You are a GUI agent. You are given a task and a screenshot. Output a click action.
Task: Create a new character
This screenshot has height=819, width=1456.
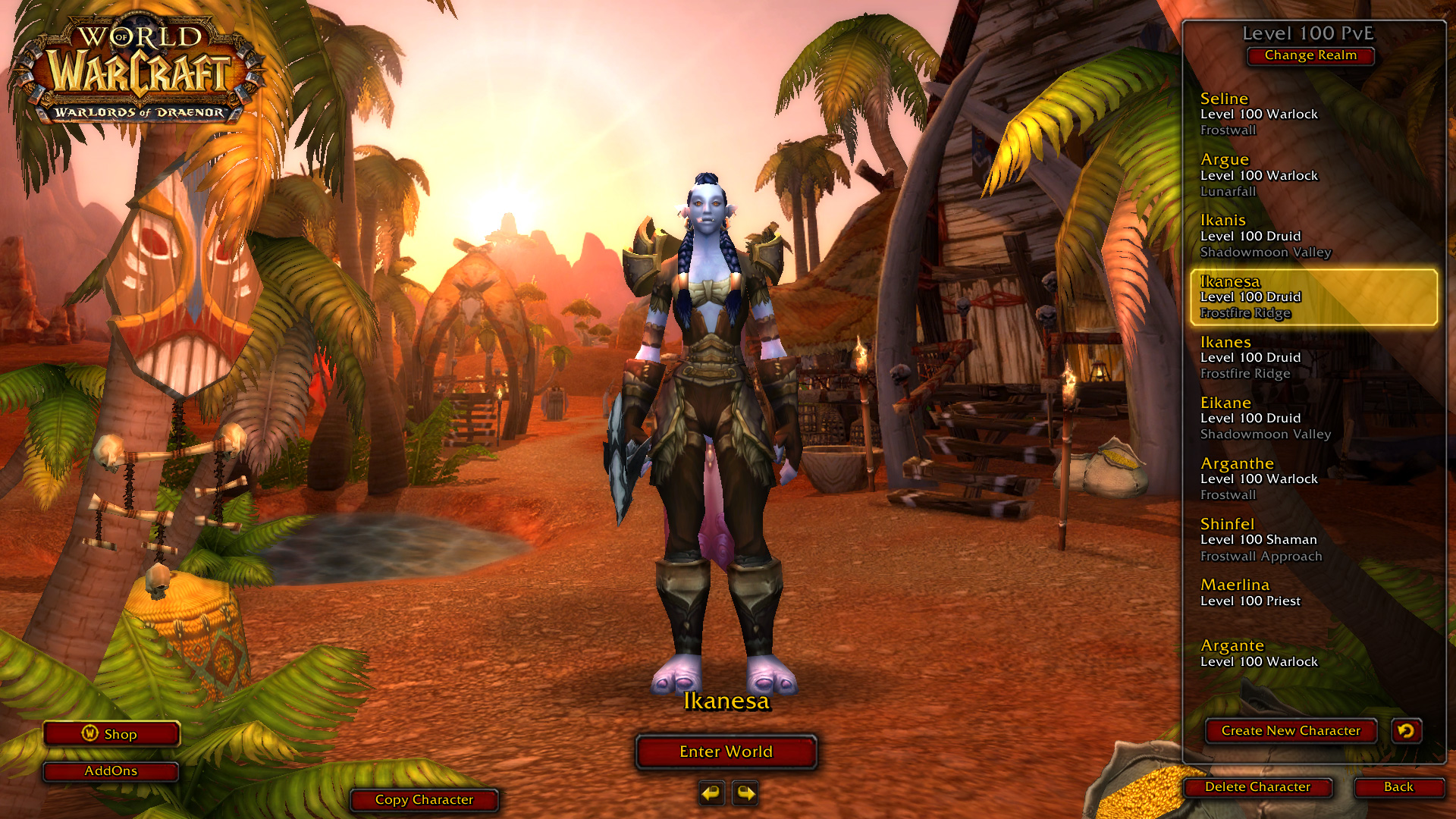coord(1291,731)
